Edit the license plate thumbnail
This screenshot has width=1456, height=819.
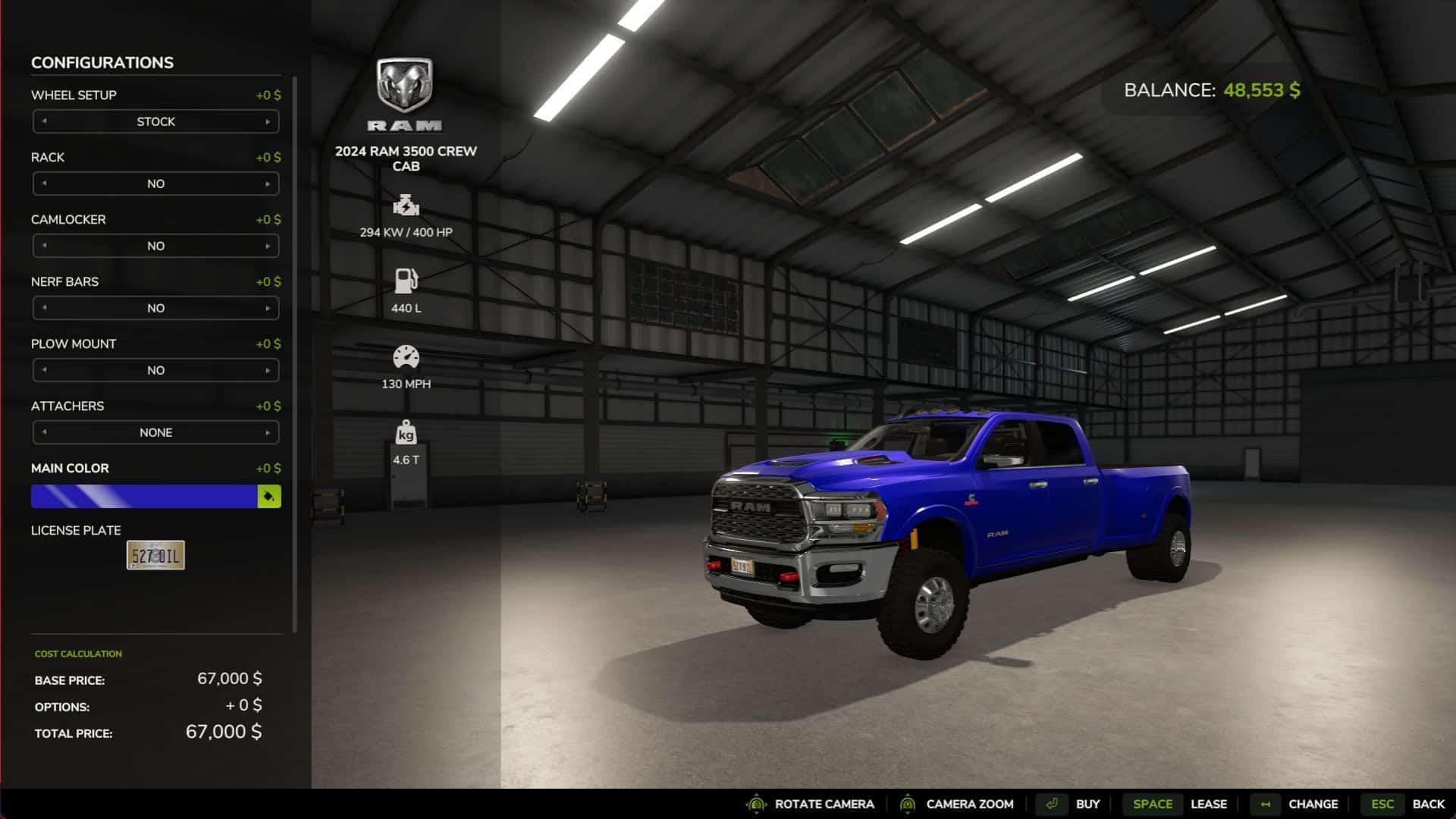155,555
